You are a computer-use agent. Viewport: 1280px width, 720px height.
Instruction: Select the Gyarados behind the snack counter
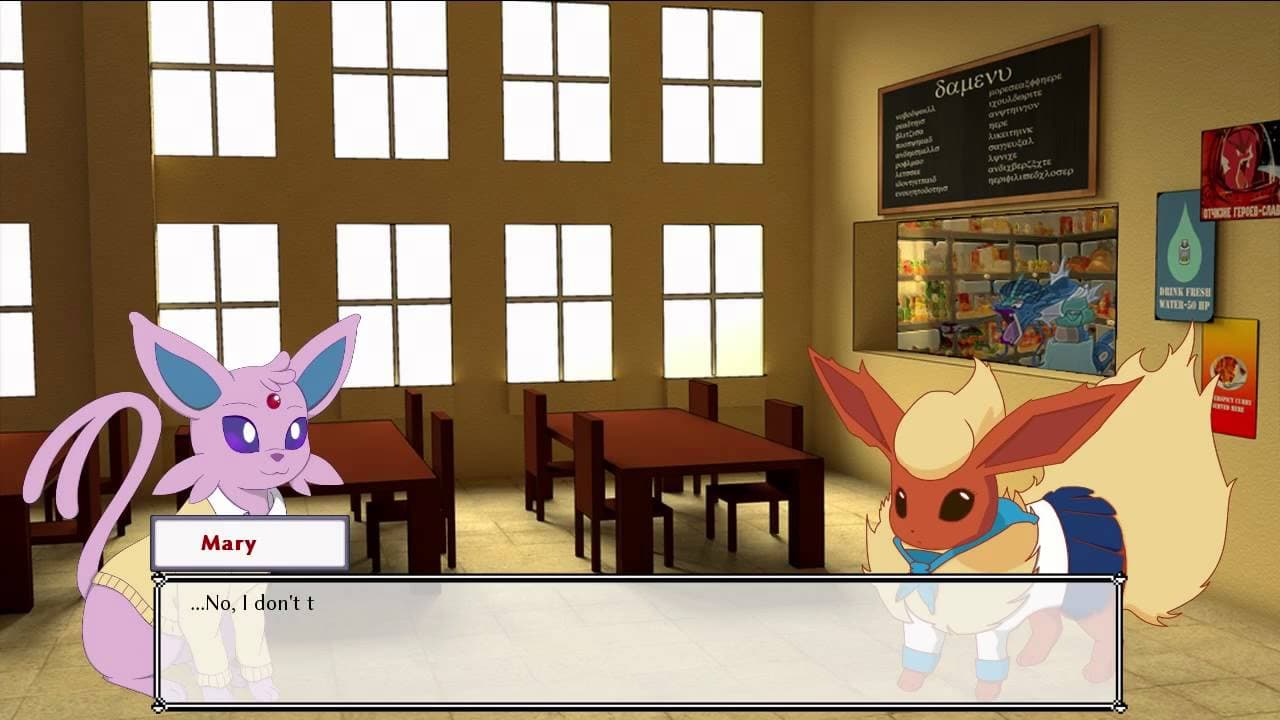pyautogui.click(x=1030, y=300)
